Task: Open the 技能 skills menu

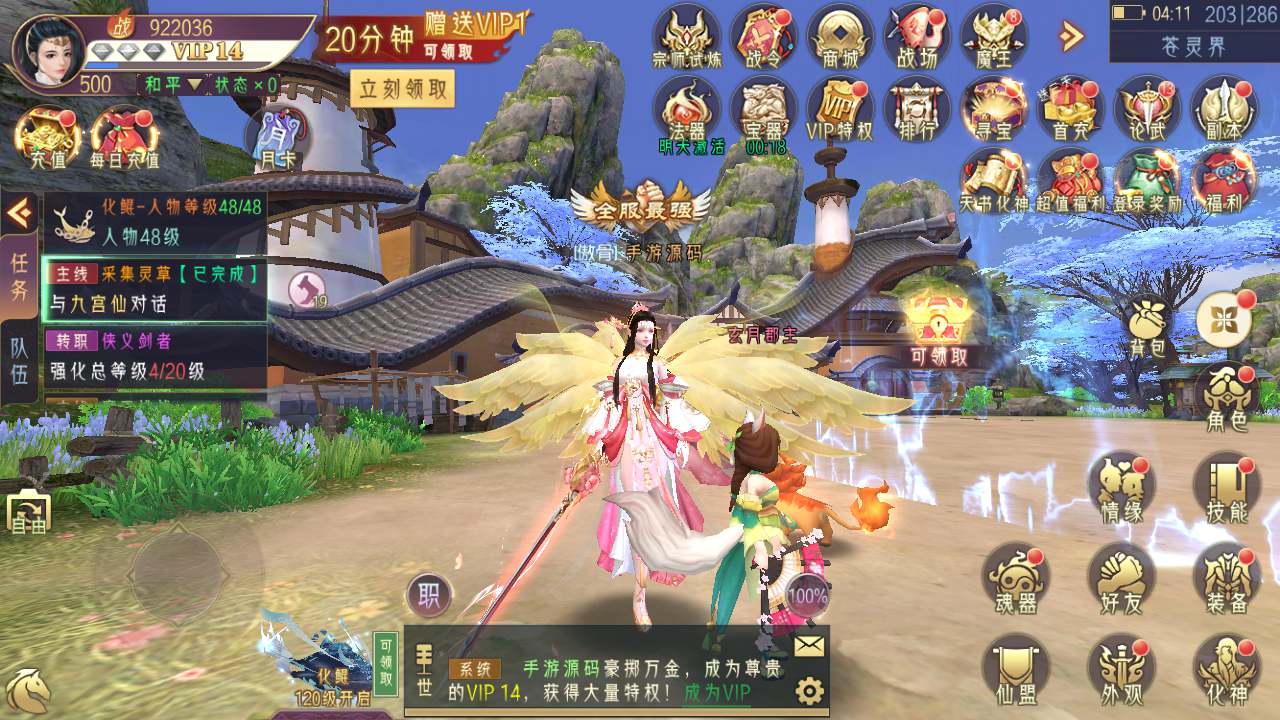Action: tap(1226, 488)
